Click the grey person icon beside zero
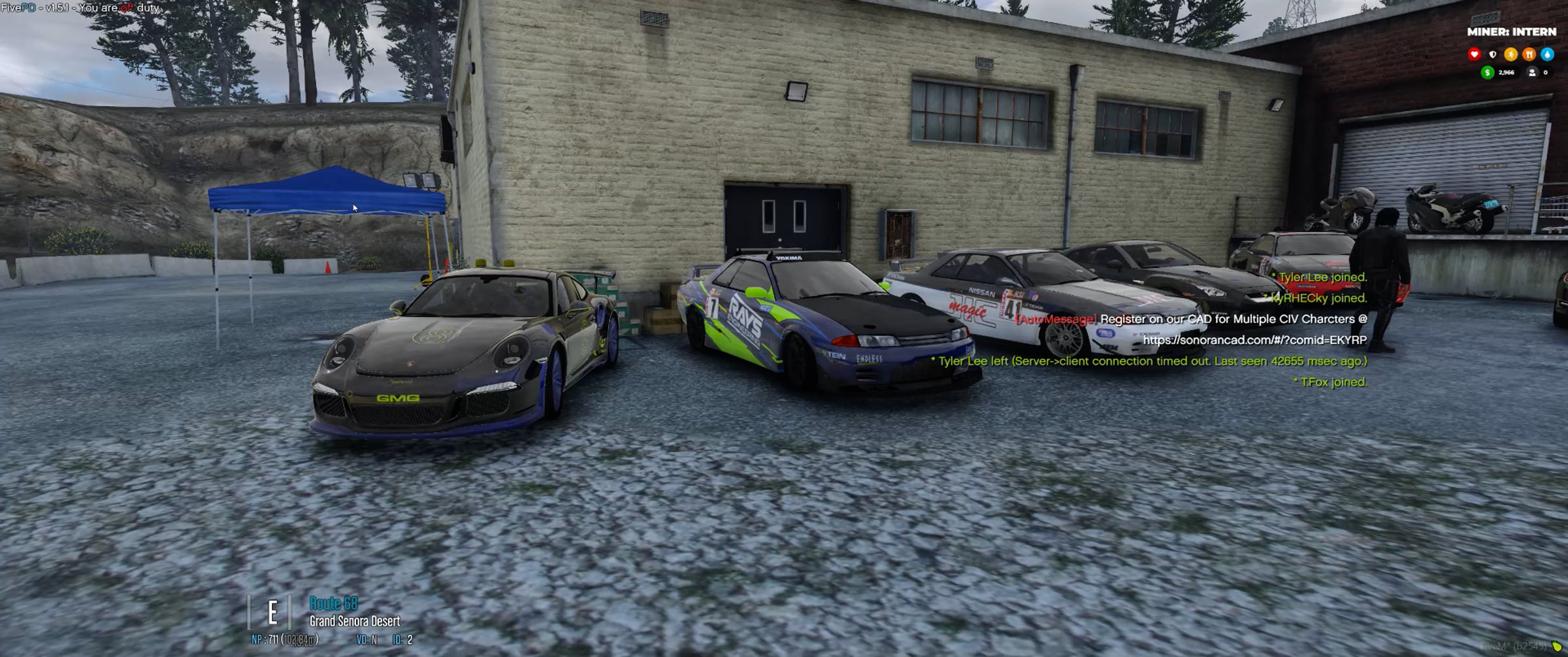 point(1532,73)
